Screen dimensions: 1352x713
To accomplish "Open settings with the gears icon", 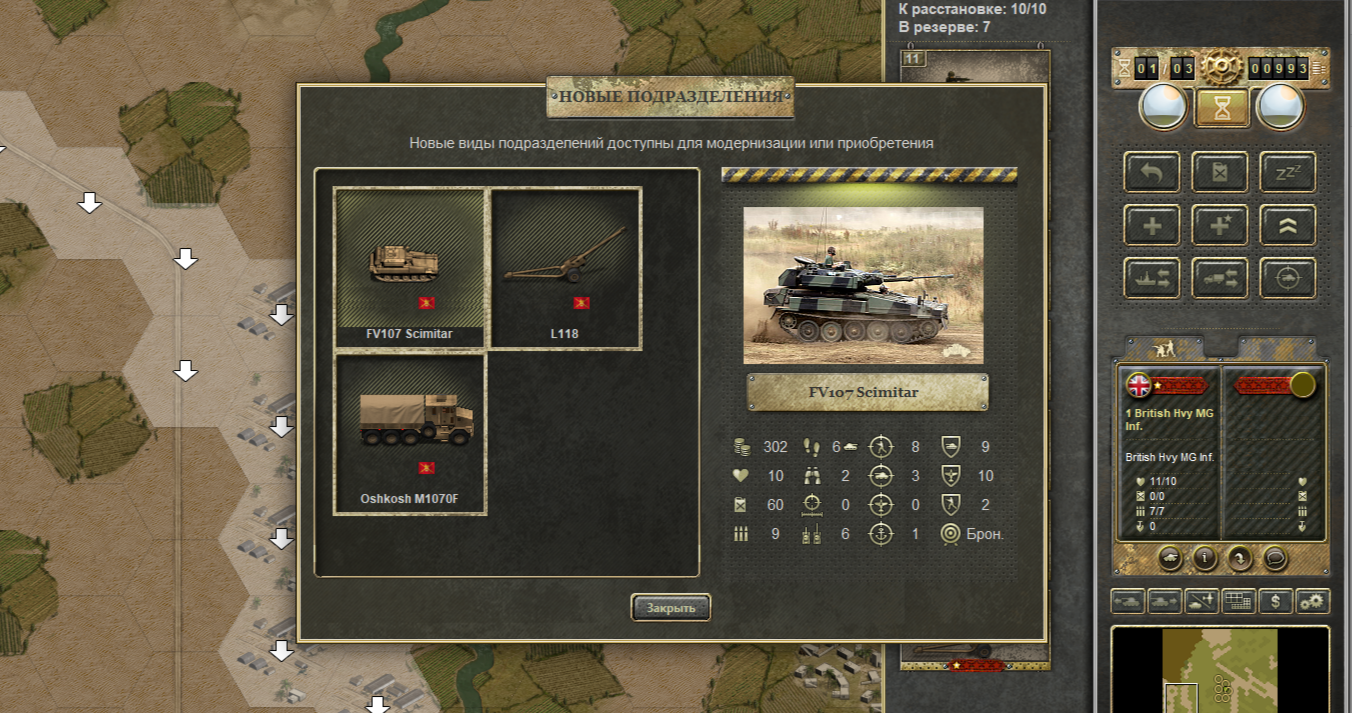I will [x=1312, y=601].
